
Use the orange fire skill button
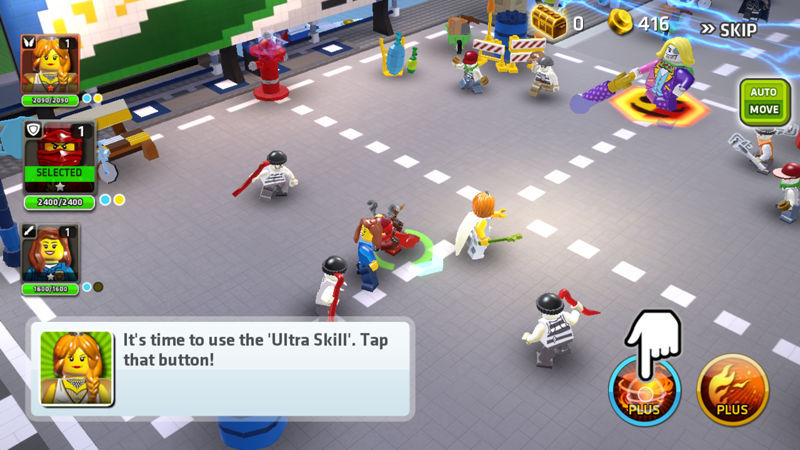pyautogui.click(x=732, y=390)
